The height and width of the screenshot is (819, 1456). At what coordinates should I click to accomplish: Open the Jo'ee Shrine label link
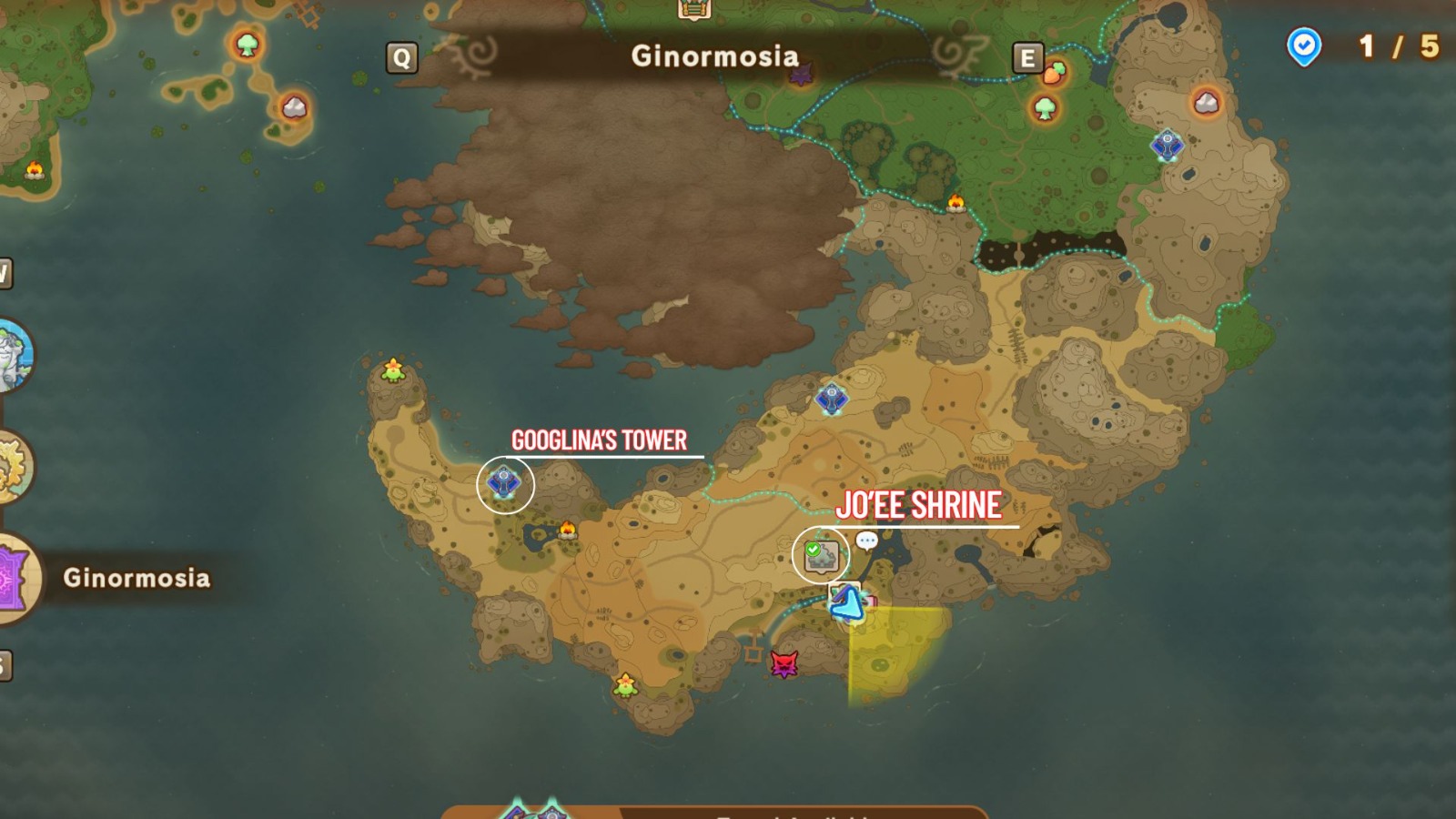click(x=920, y=506)
